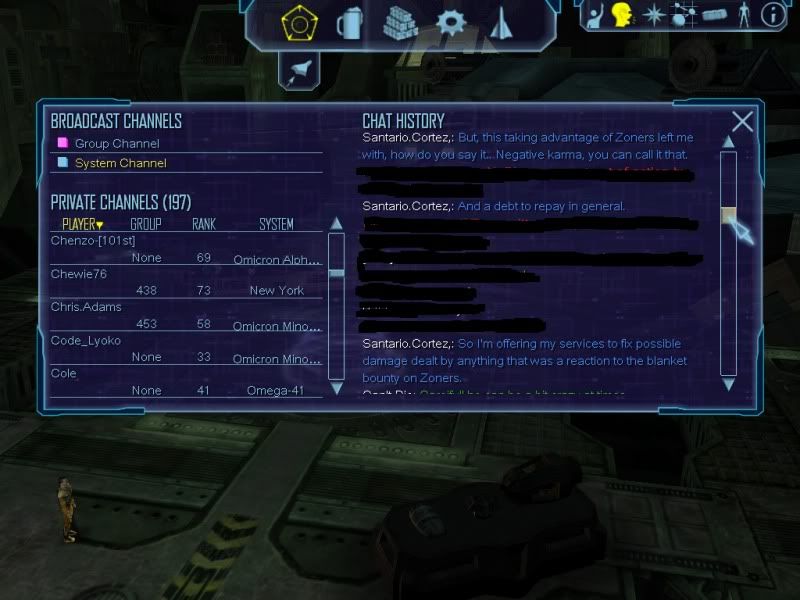Select the System Channel broadcast

click(120, 163)
